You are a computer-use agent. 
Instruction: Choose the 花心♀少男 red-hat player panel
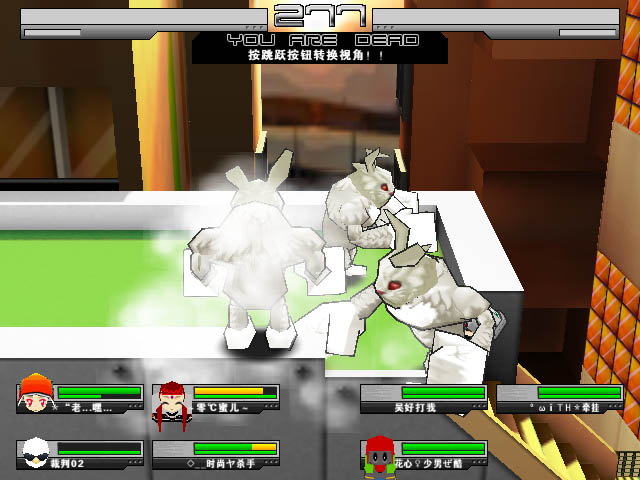[x=424, y=454]
